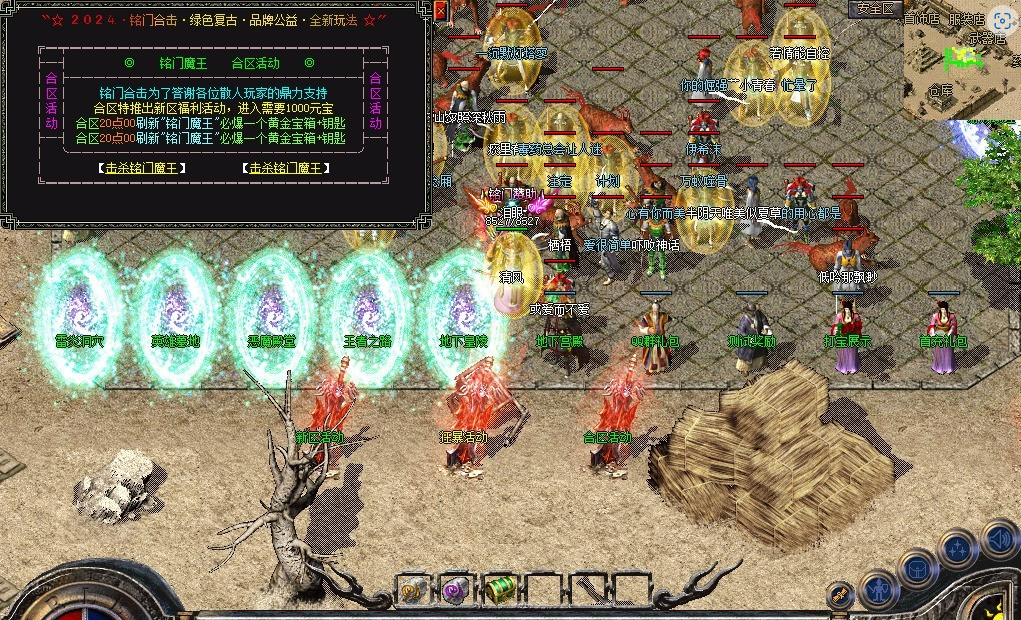Open the bag-shaped round blue button
The image size is (1021, 620).
tap(917, 569)
